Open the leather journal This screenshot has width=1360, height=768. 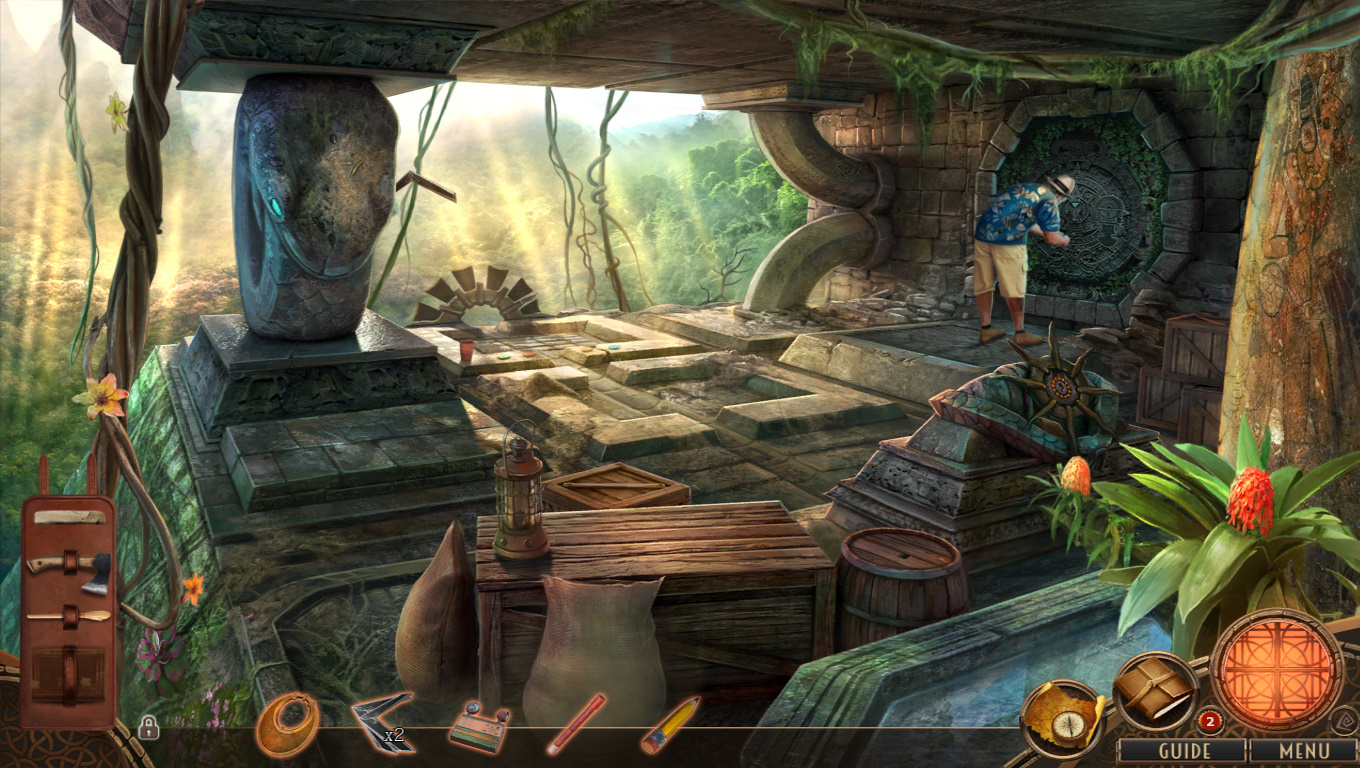point(1154,688)
